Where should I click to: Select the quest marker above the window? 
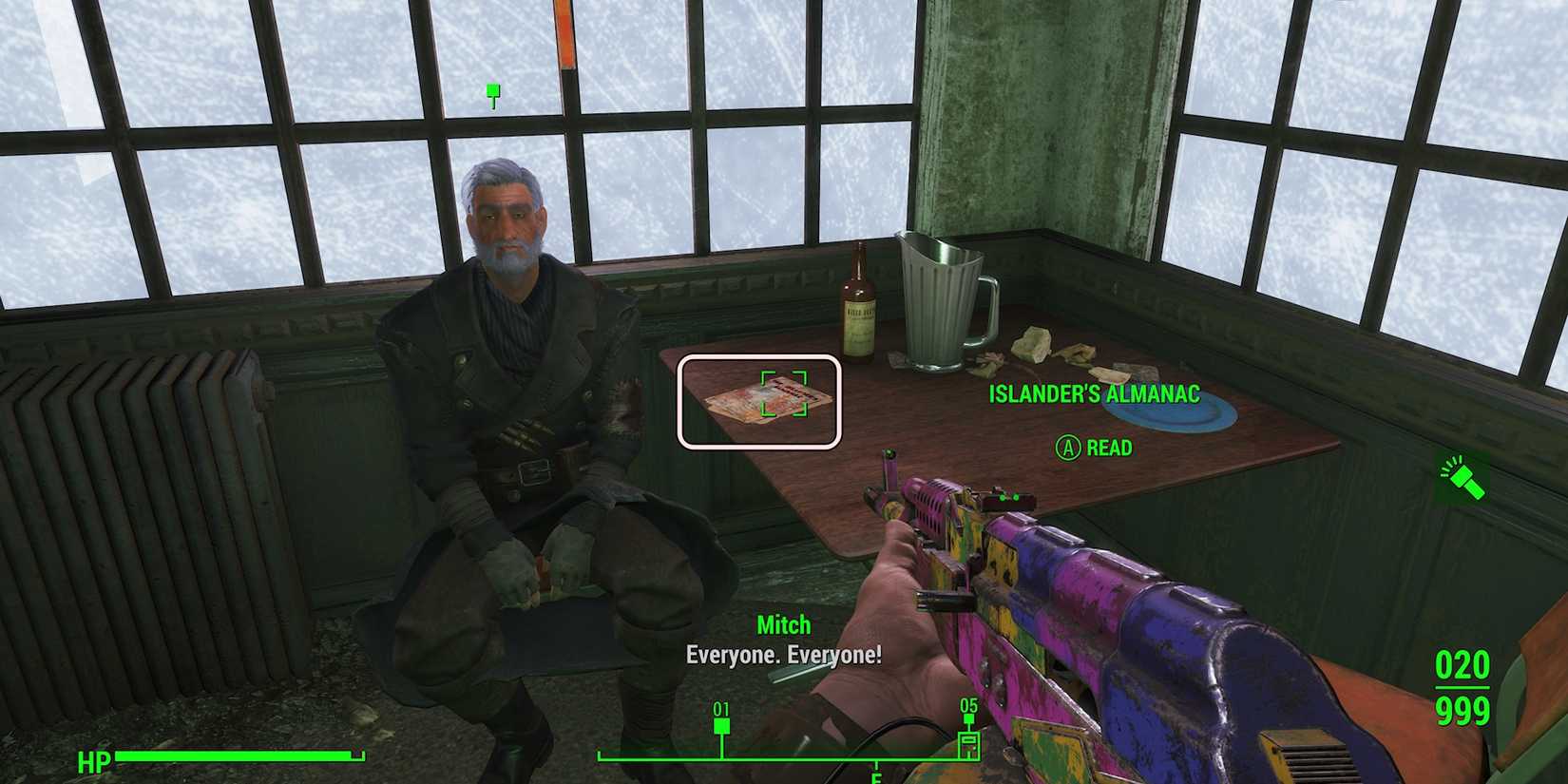tap(491, 91)
